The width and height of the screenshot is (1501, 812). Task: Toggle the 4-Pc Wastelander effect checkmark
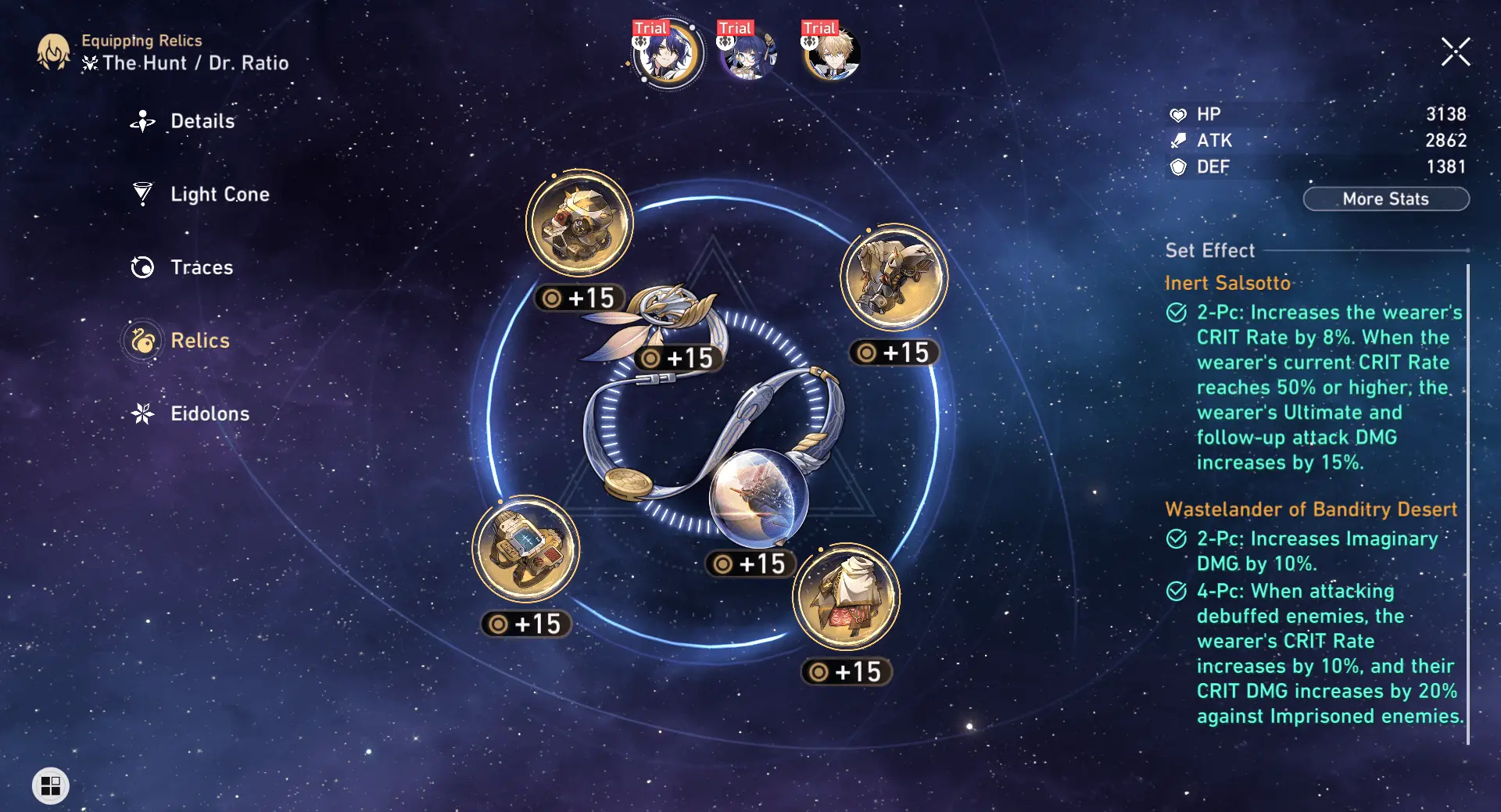point(1175,592)
